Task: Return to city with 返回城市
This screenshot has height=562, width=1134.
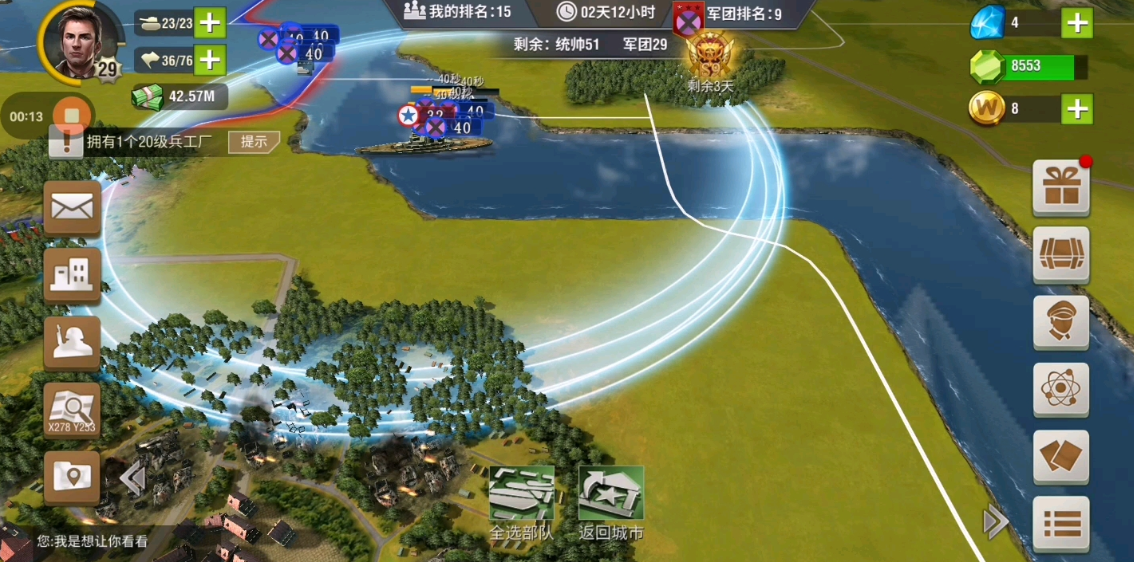Action: tap(610, 502)
